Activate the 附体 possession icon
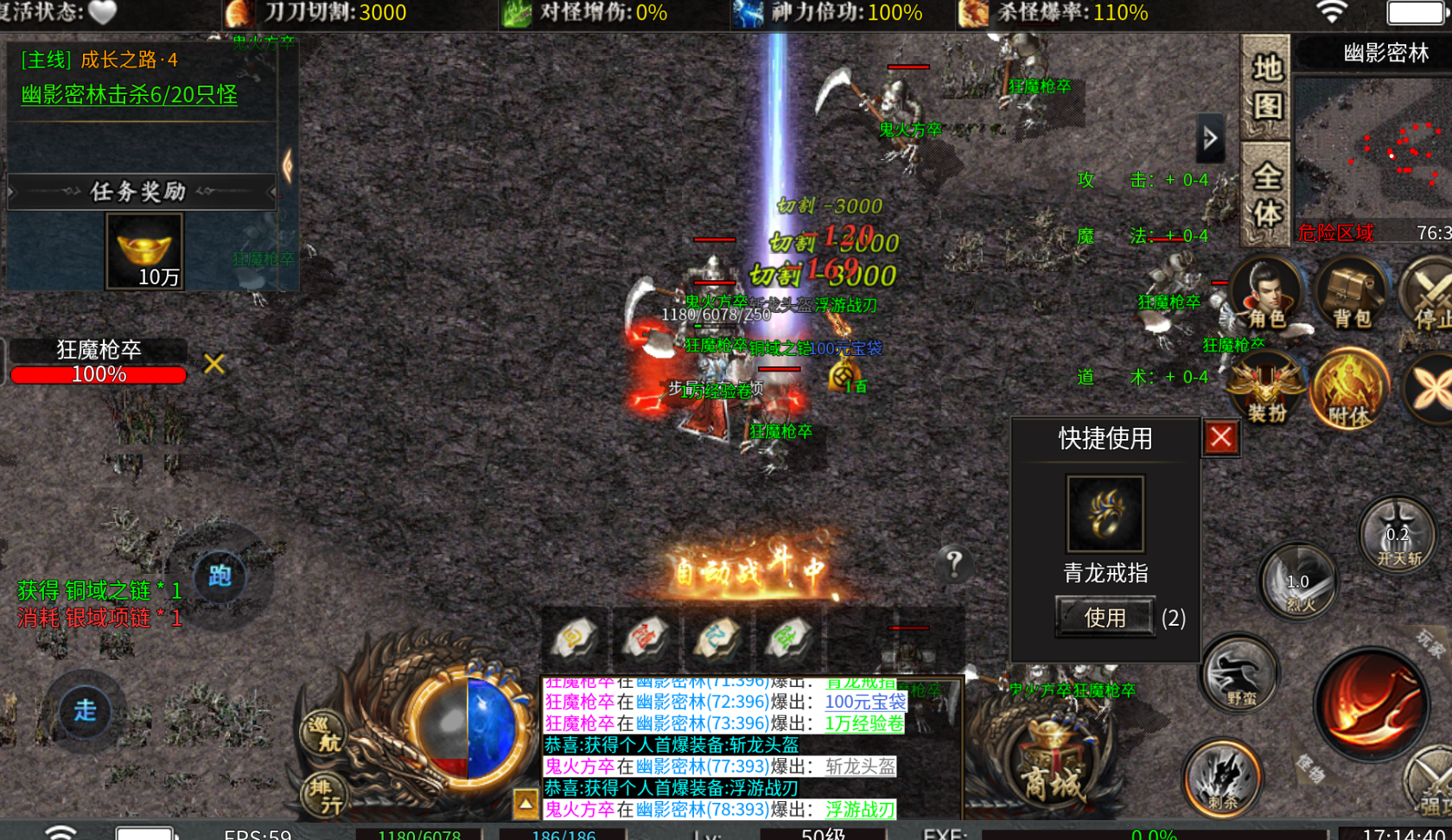Image resolution: width=1452 pixels, height=840 pixels. tap(1349, 390)
